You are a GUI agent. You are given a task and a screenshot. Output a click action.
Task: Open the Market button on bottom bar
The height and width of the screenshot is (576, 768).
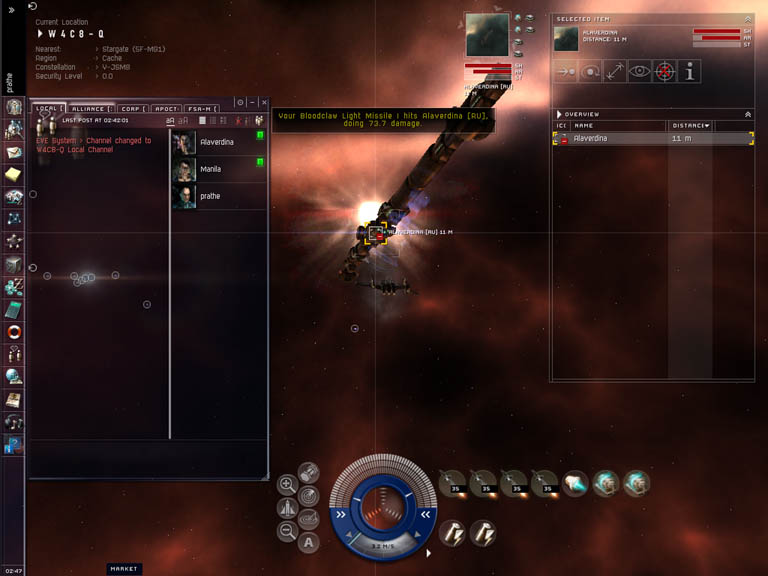pyautogui.click(x=124, y=569)
